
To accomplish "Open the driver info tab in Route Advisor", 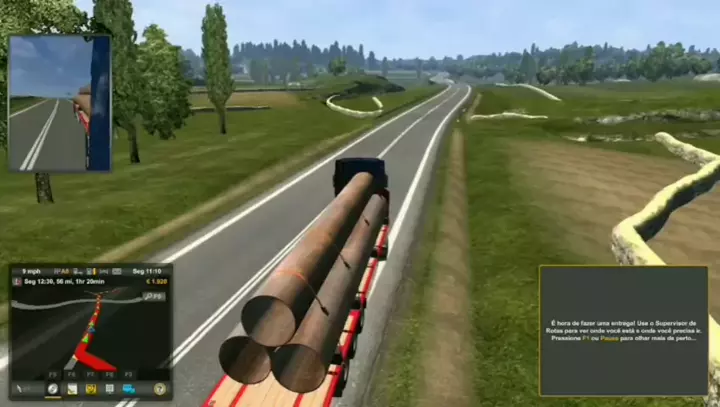I will click(x=109, y=388).
